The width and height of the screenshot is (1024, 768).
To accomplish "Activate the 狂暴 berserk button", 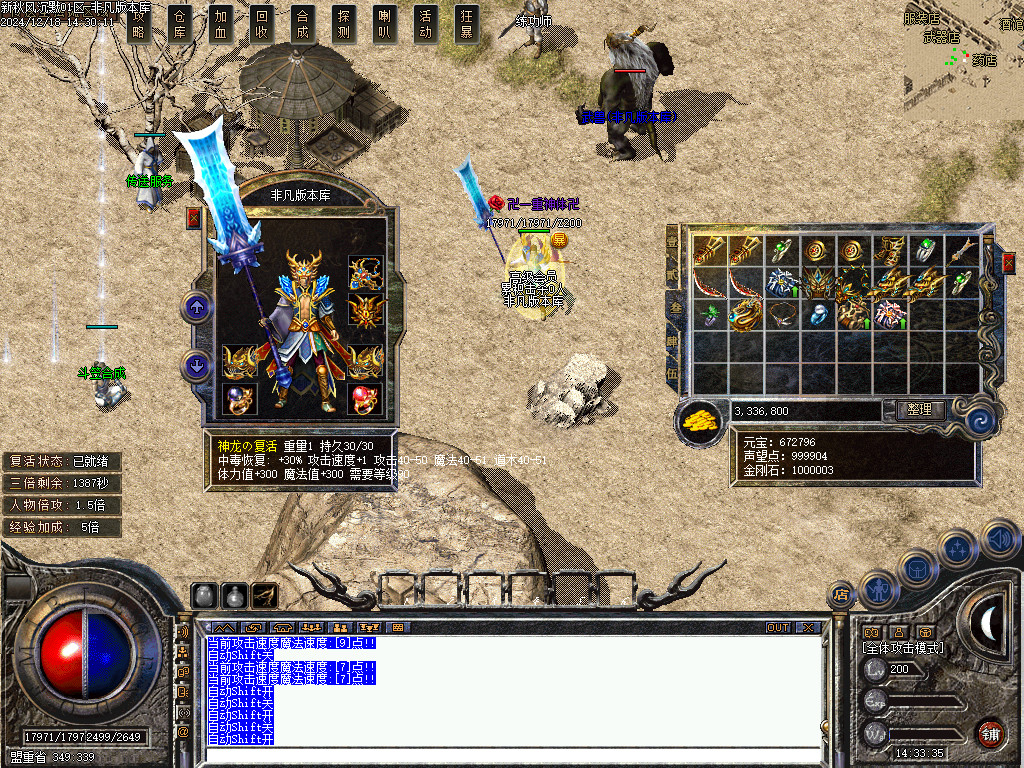I will click(x=466, y=24).
